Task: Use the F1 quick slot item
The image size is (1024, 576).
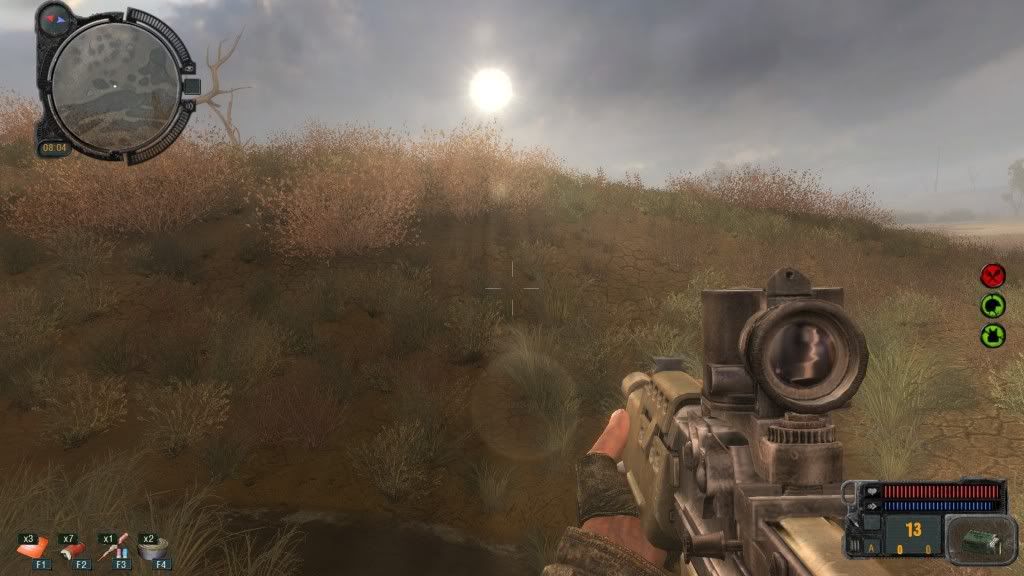Action: [35, 547]
